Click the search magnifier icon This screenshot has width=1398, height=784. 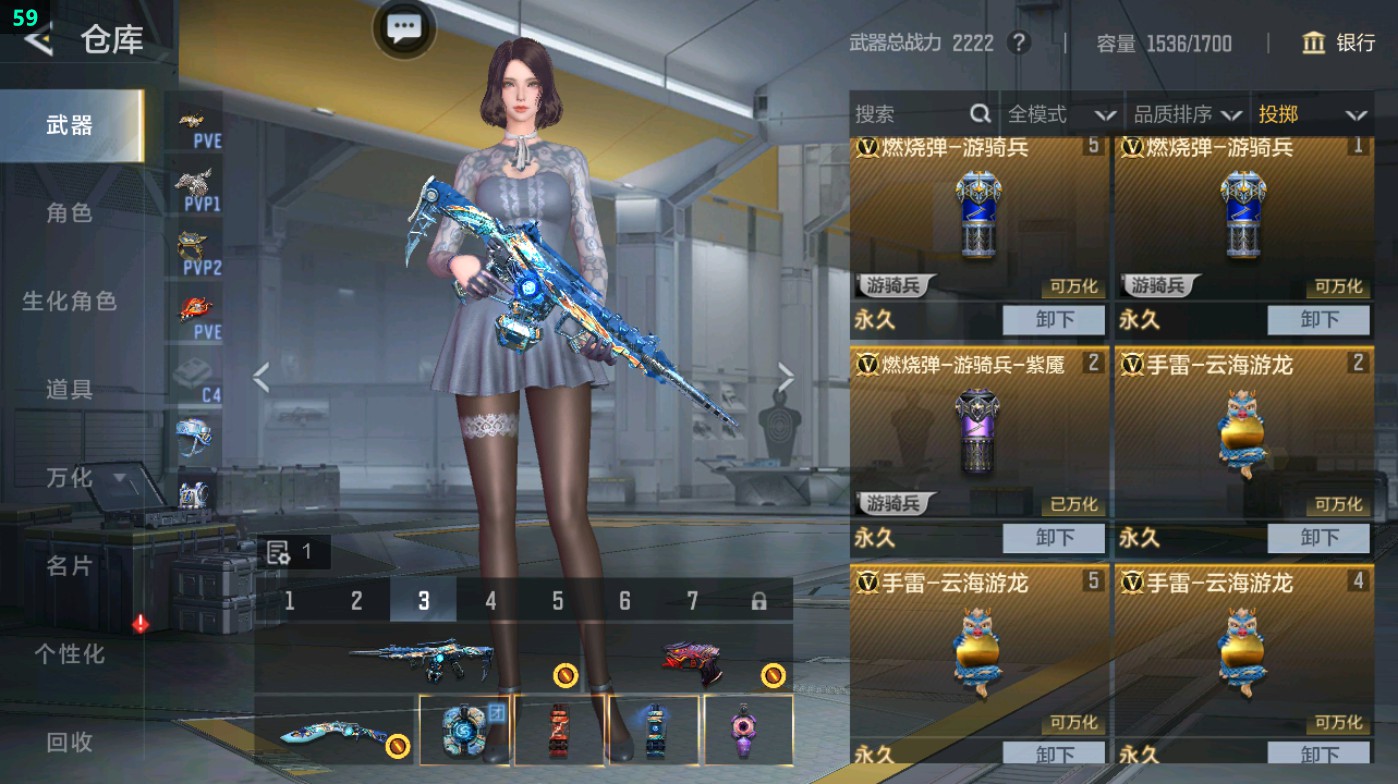coord(978,114)
